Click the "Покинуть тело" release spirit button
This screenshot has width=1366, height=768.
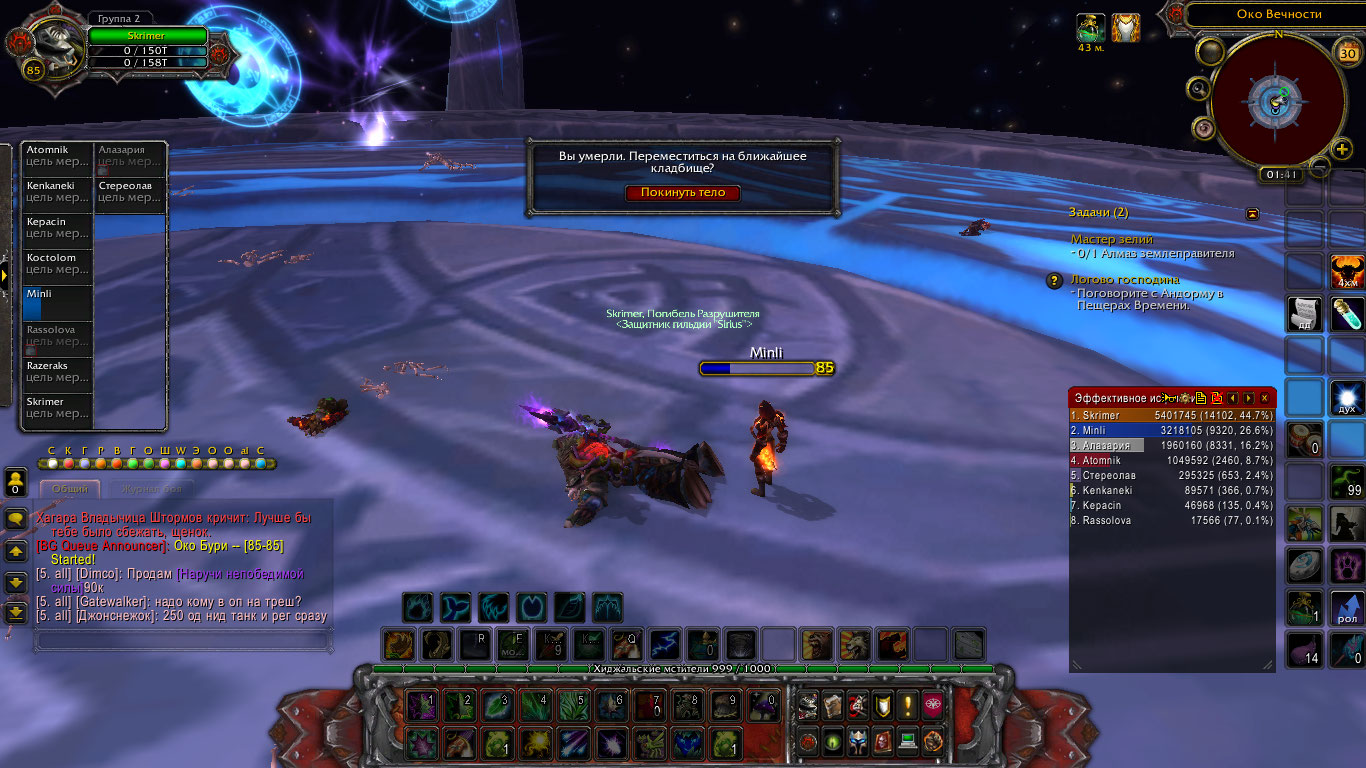coord(683,193)
